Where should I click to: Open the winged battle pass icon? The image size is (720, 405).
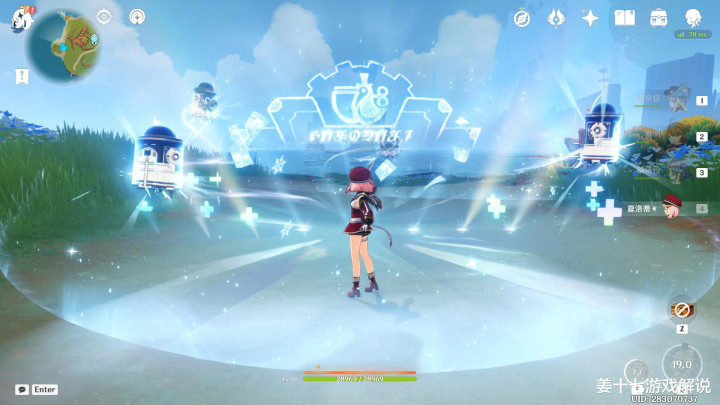(x=556, y=18)
